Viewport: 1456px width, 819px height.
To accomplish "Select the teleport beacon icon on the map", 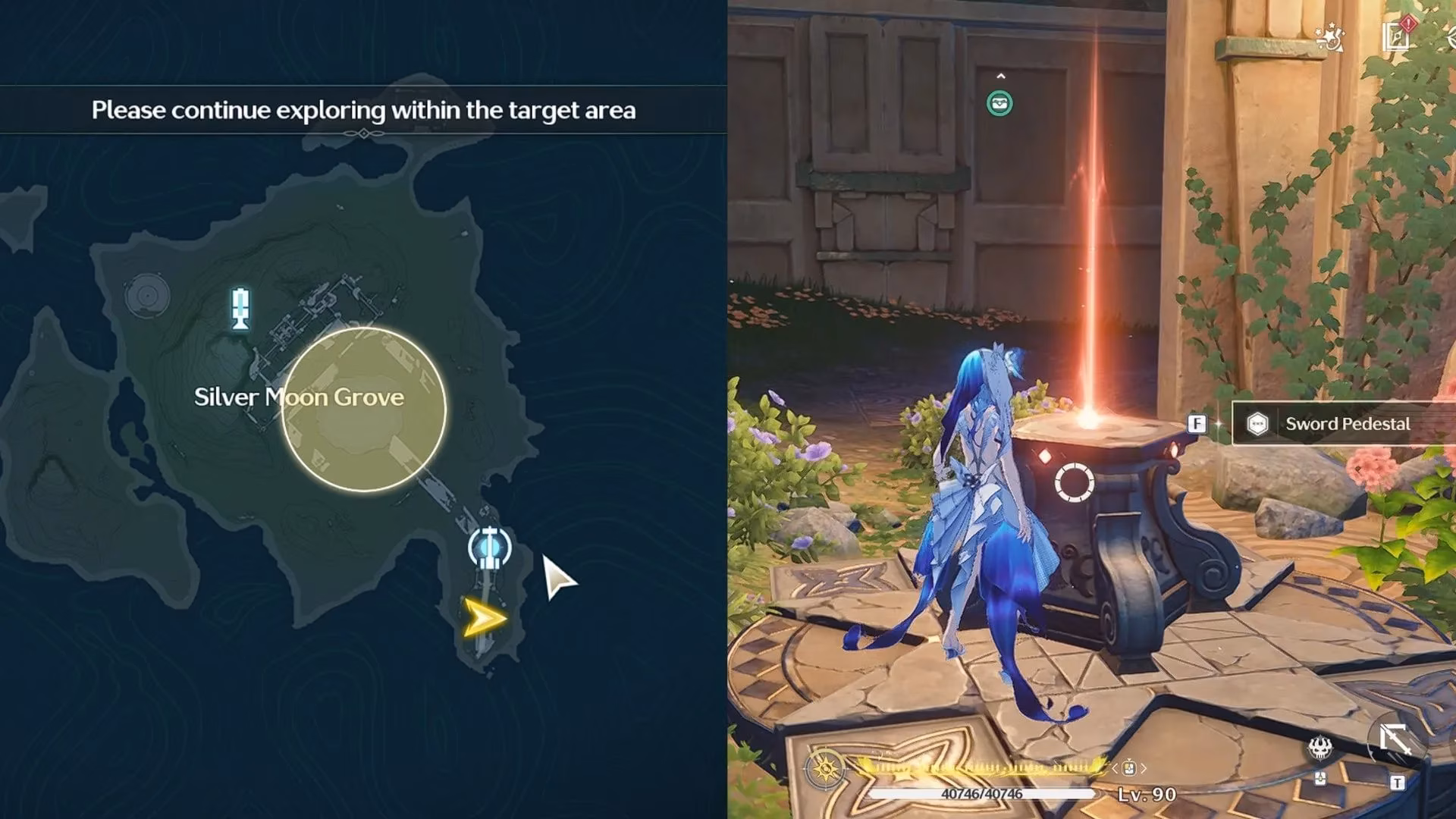I will (x=240, y=307).
